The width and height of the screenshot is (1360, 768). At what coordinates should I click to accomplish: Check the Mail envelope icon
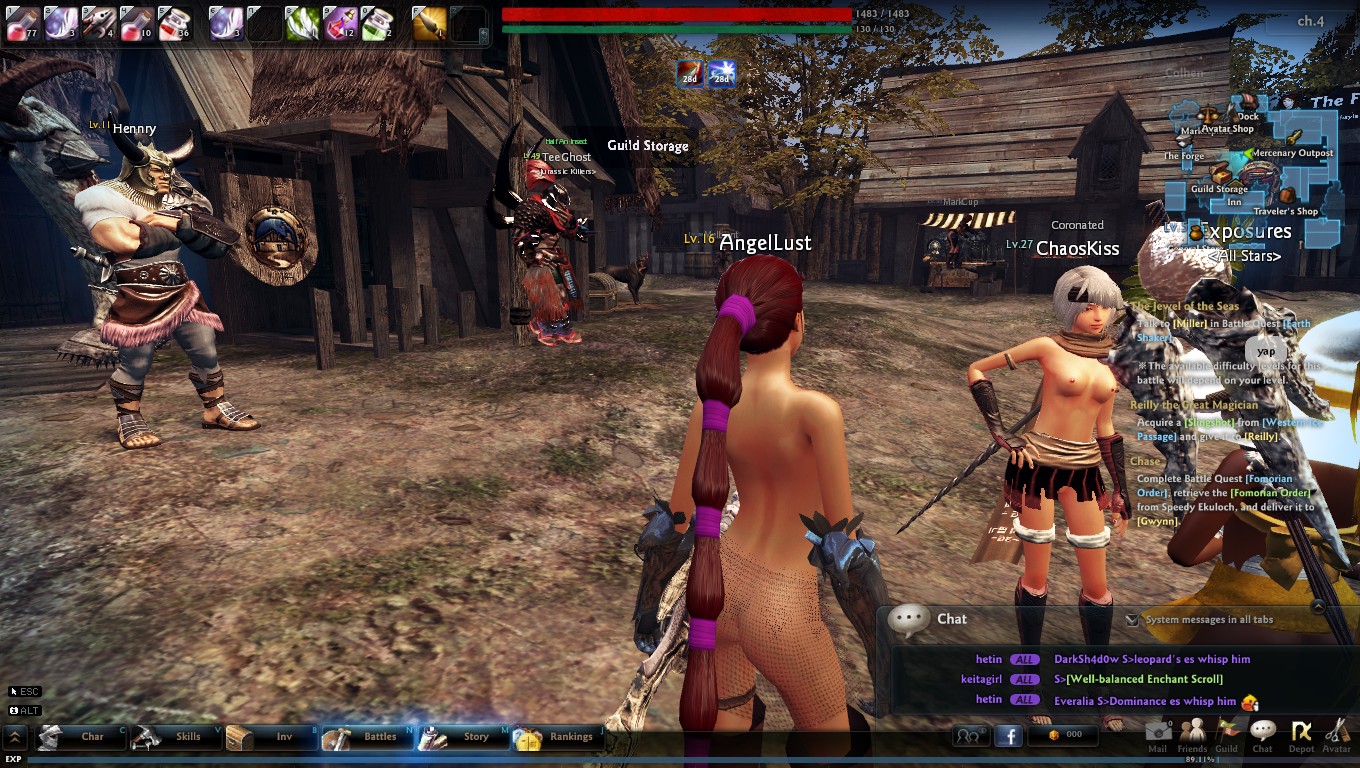pyautogui.click(x=1158, y=733)
